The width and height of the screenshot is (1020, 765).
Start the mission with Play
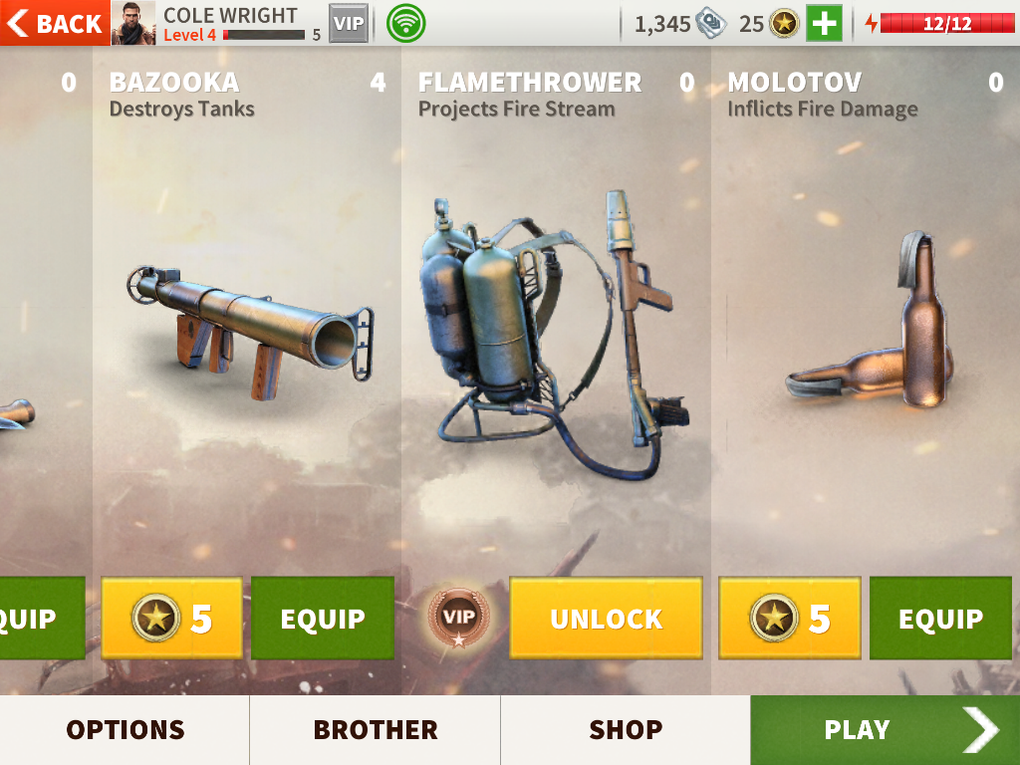(x=885, y=730)
